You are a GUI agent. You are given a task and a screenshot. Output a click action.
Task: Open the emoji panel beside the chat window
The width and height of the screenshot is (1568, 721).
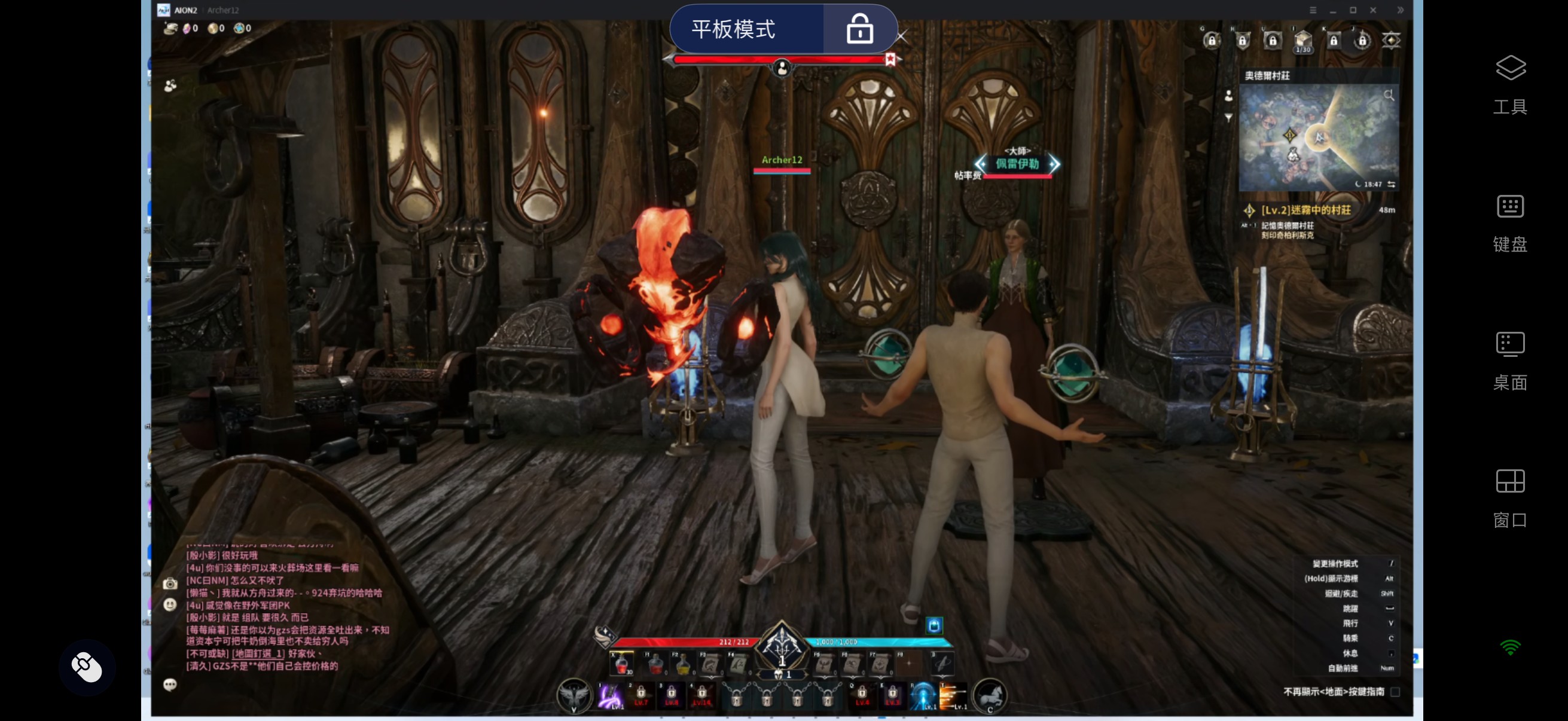[x=170, y=606]
